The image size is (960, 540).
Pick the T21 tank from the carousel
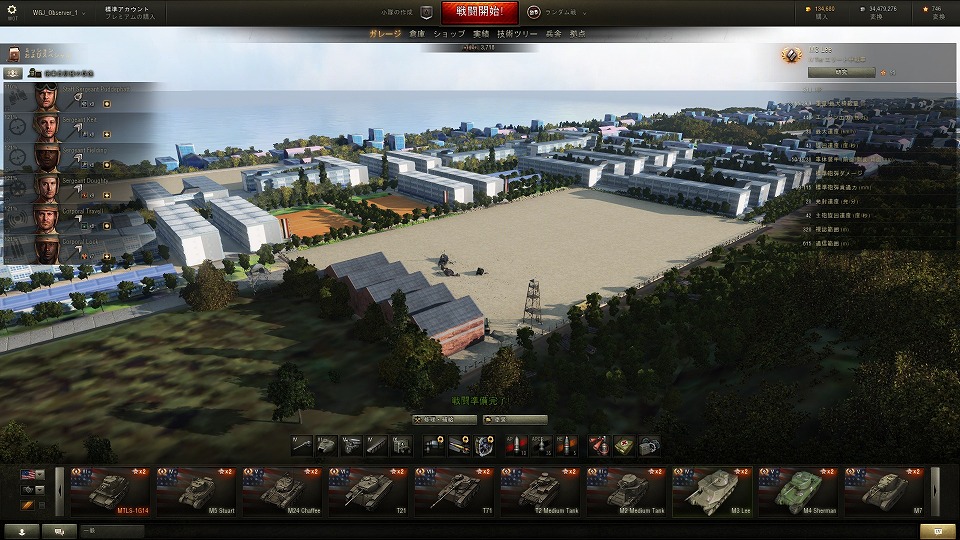click(367, 490)
